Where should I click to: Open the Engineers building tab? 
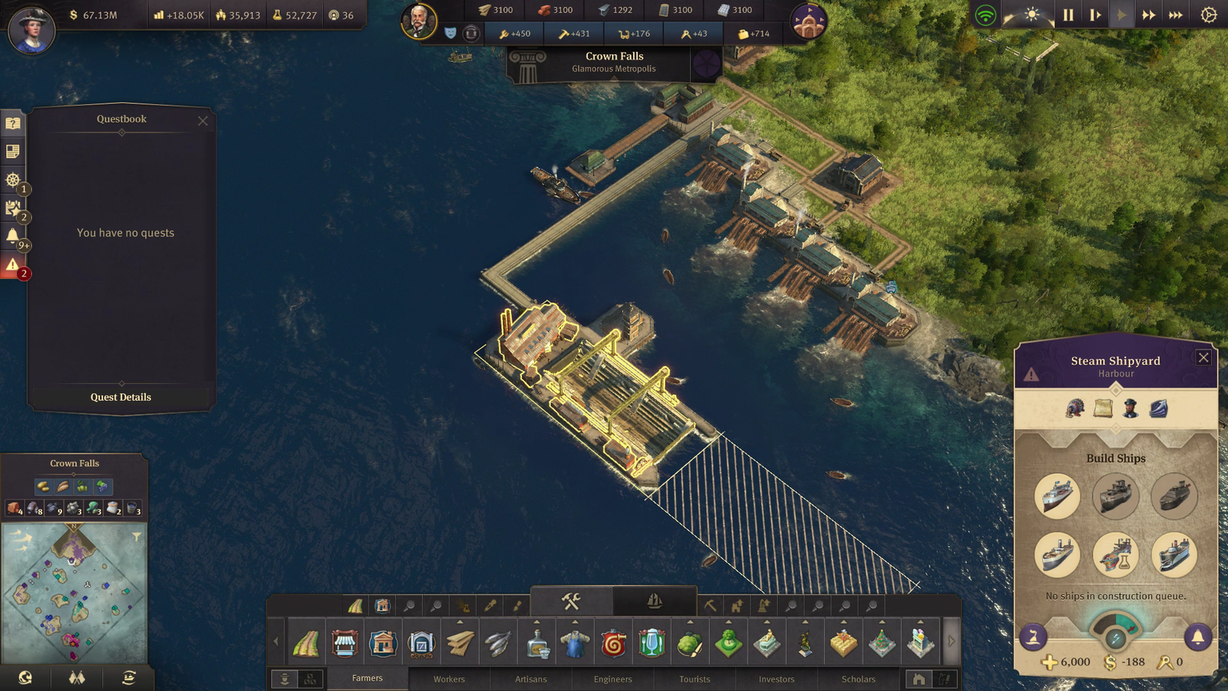[x=613, y=679]
